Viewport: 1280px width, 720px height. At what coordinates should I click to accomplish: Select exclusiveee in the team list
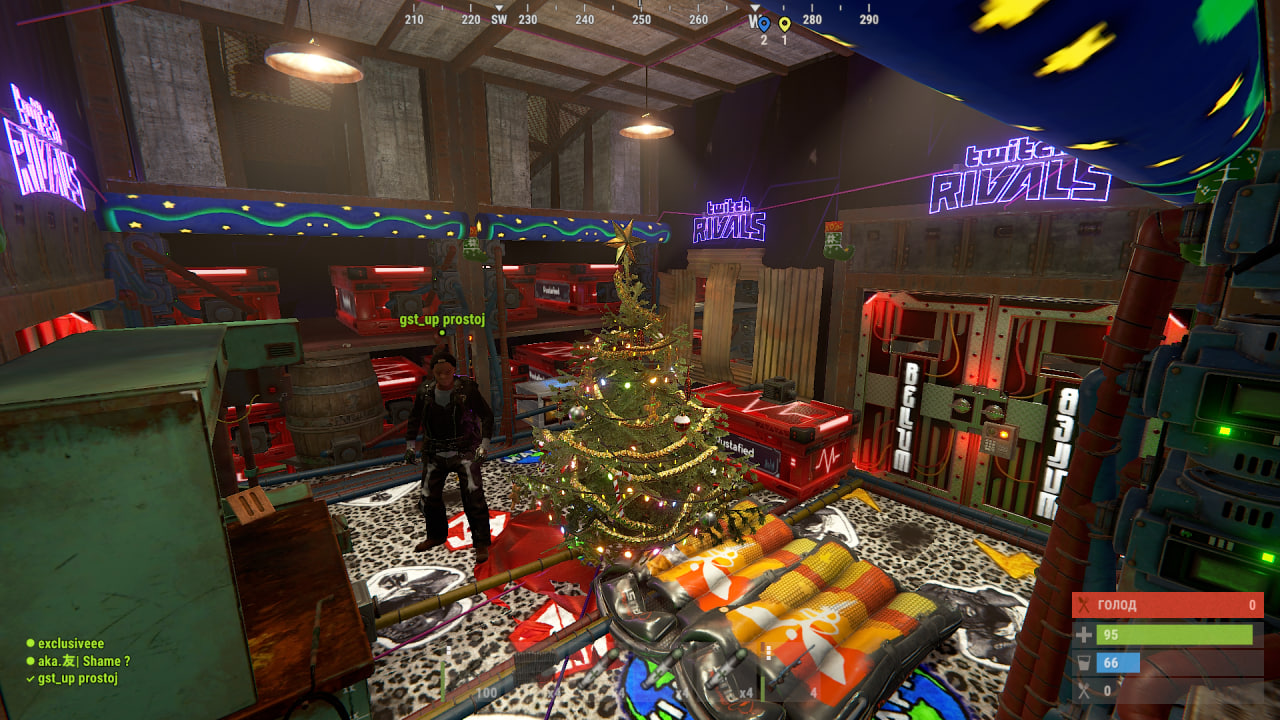pyautogui.click(x=71, y=644)
